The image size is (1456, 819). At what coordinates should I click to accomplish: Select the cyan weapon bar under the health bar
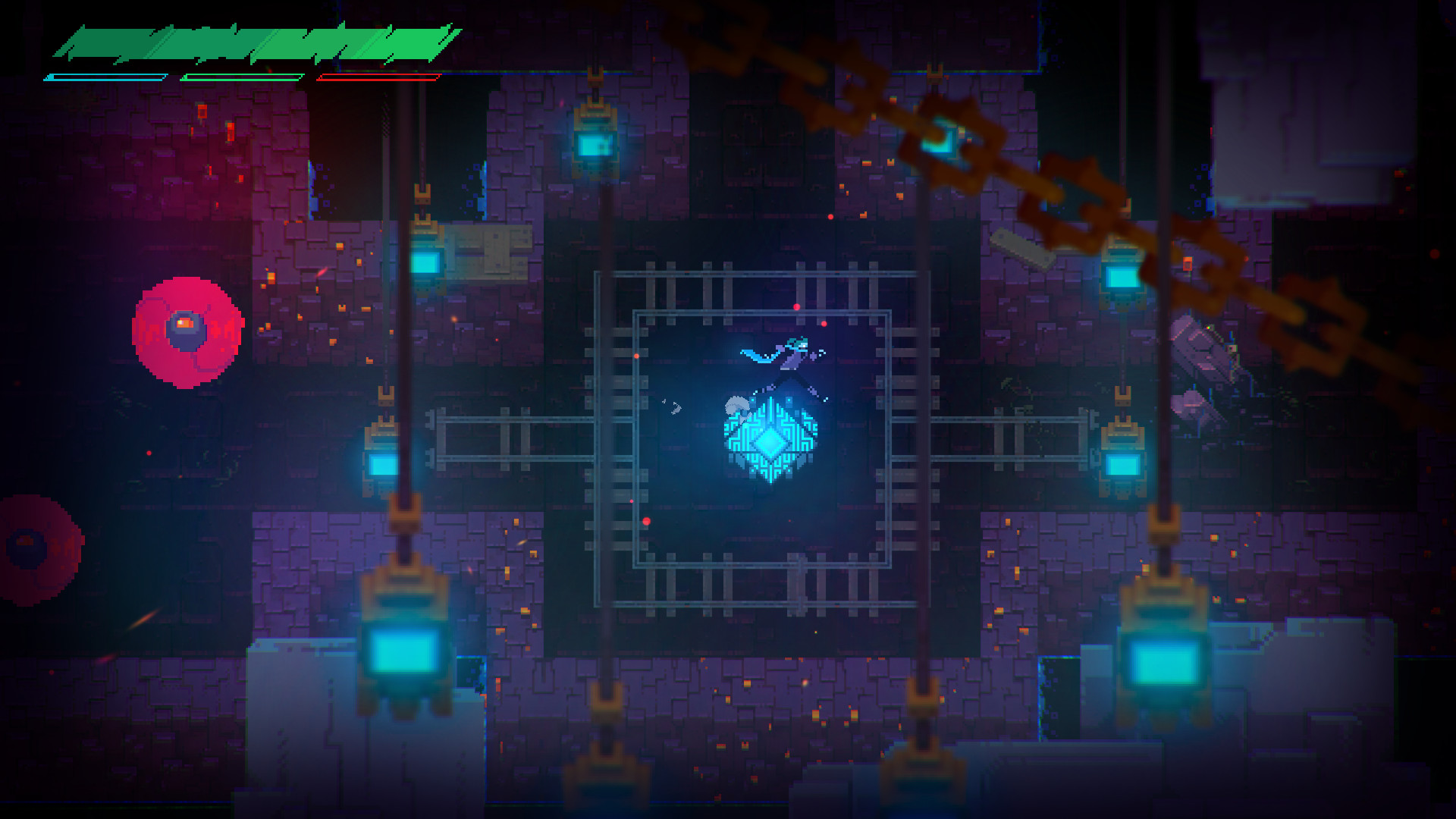pos(106,77)
